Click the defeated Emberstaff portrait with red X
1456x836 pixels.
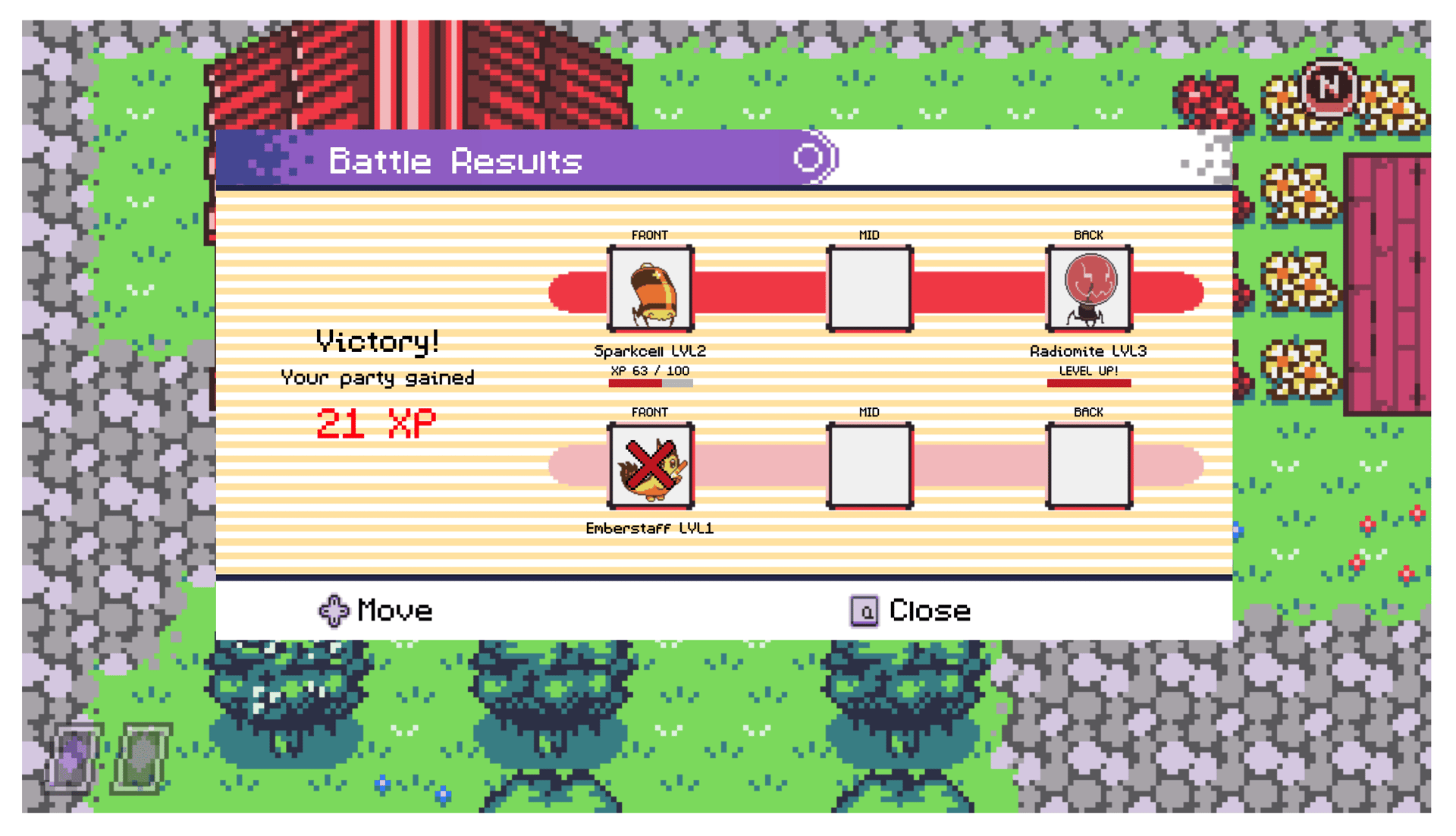[x=651, y=467]
